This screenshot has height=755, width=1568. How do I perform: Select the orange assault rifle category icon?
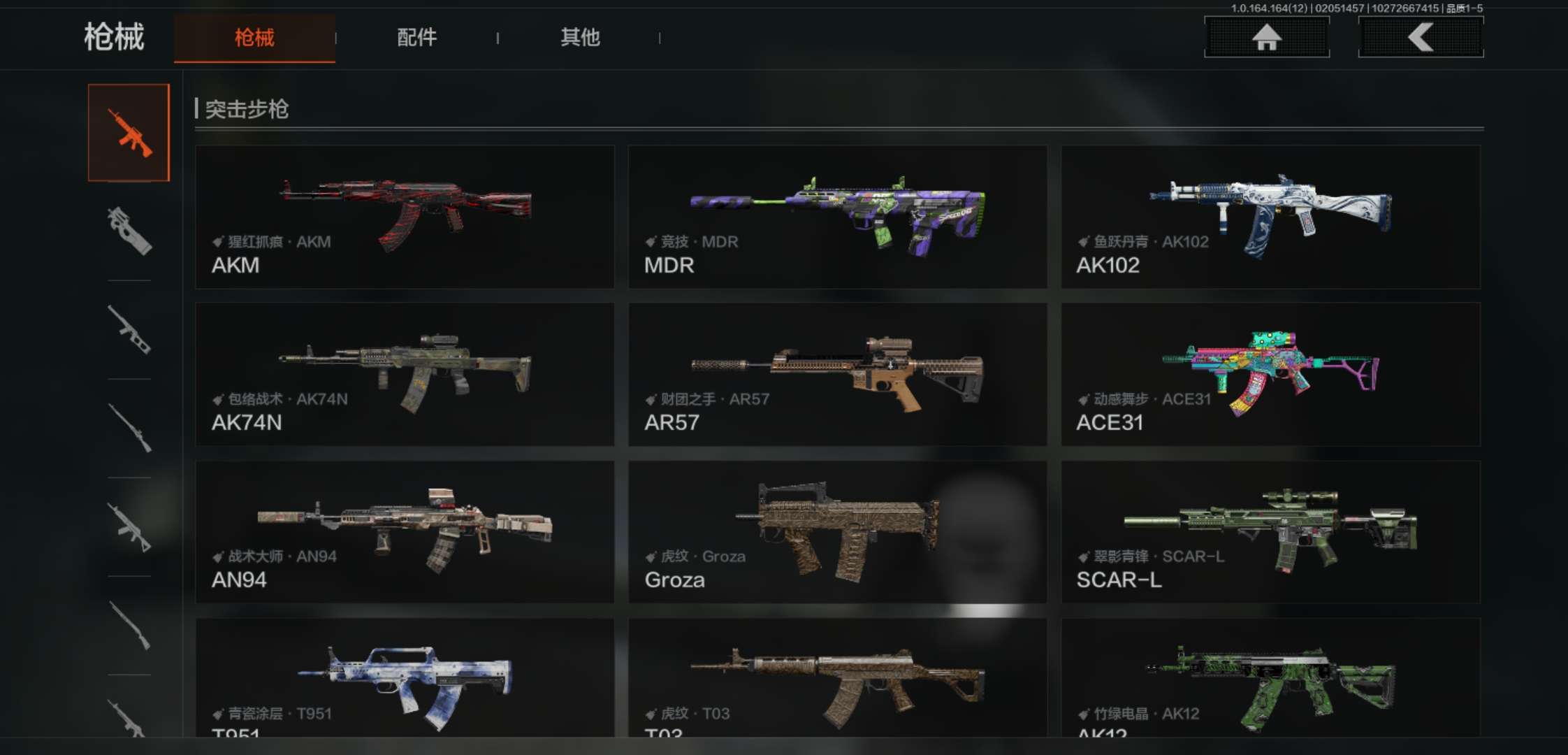tap(129, 133)
